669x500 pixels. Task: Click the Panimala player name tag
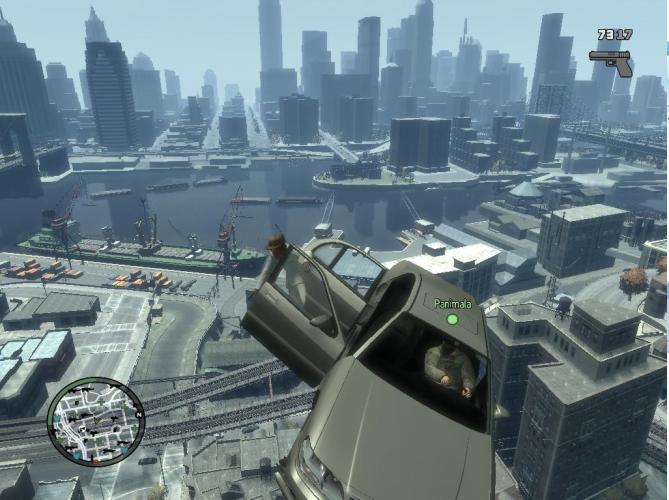[x=451, y=300]
